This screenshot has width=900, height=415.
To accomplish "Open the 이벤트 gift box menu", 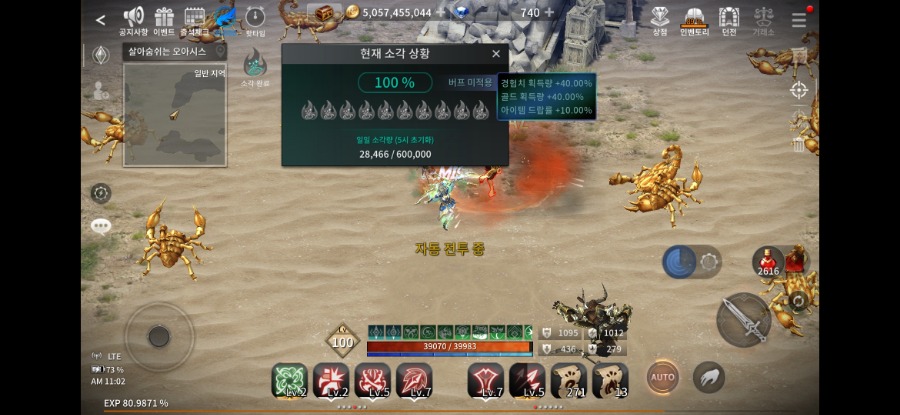I will pos(164,20).
